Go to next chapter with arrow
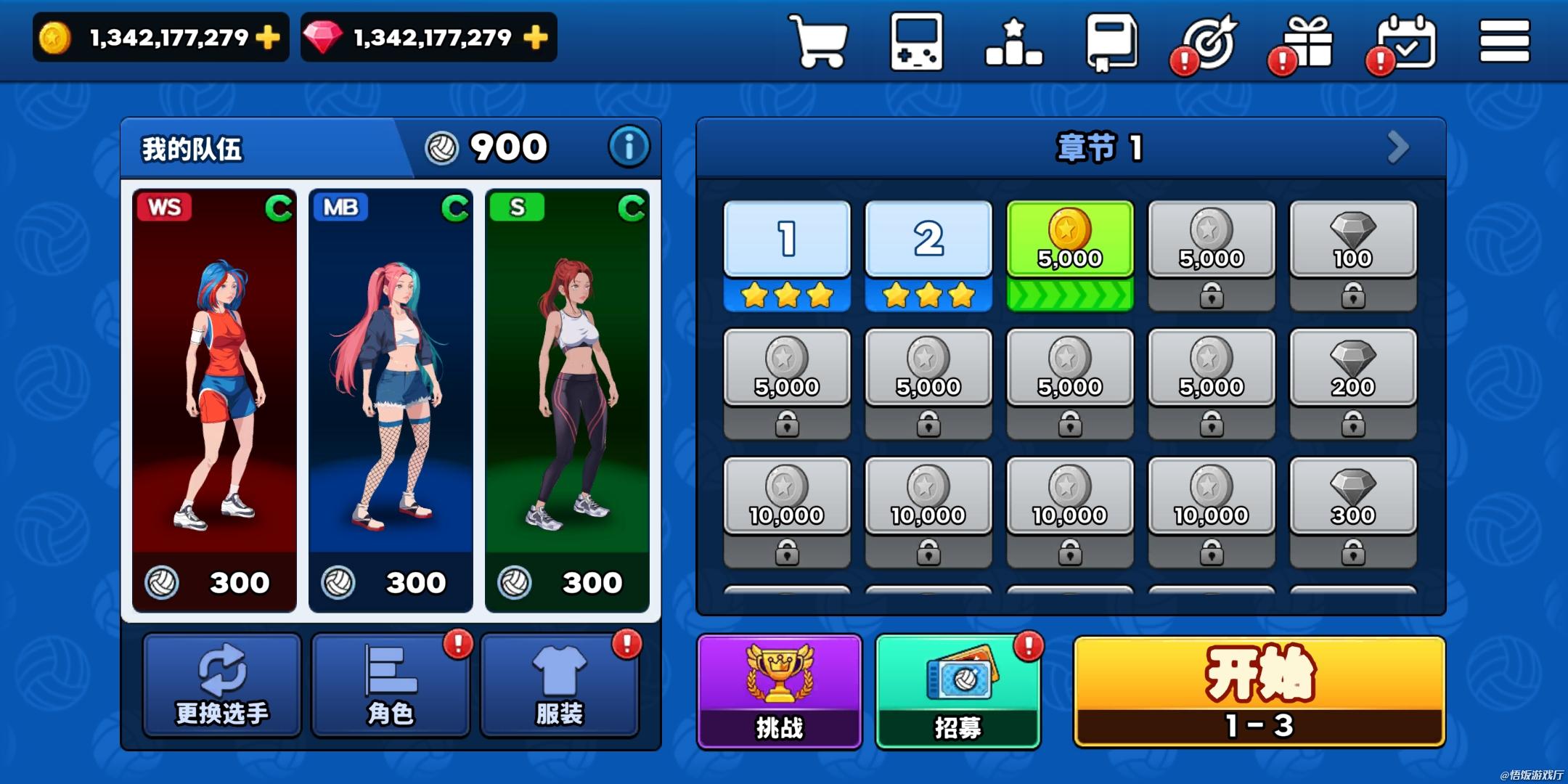This screenshot has height=784, width=1568. click(1397, 147)
